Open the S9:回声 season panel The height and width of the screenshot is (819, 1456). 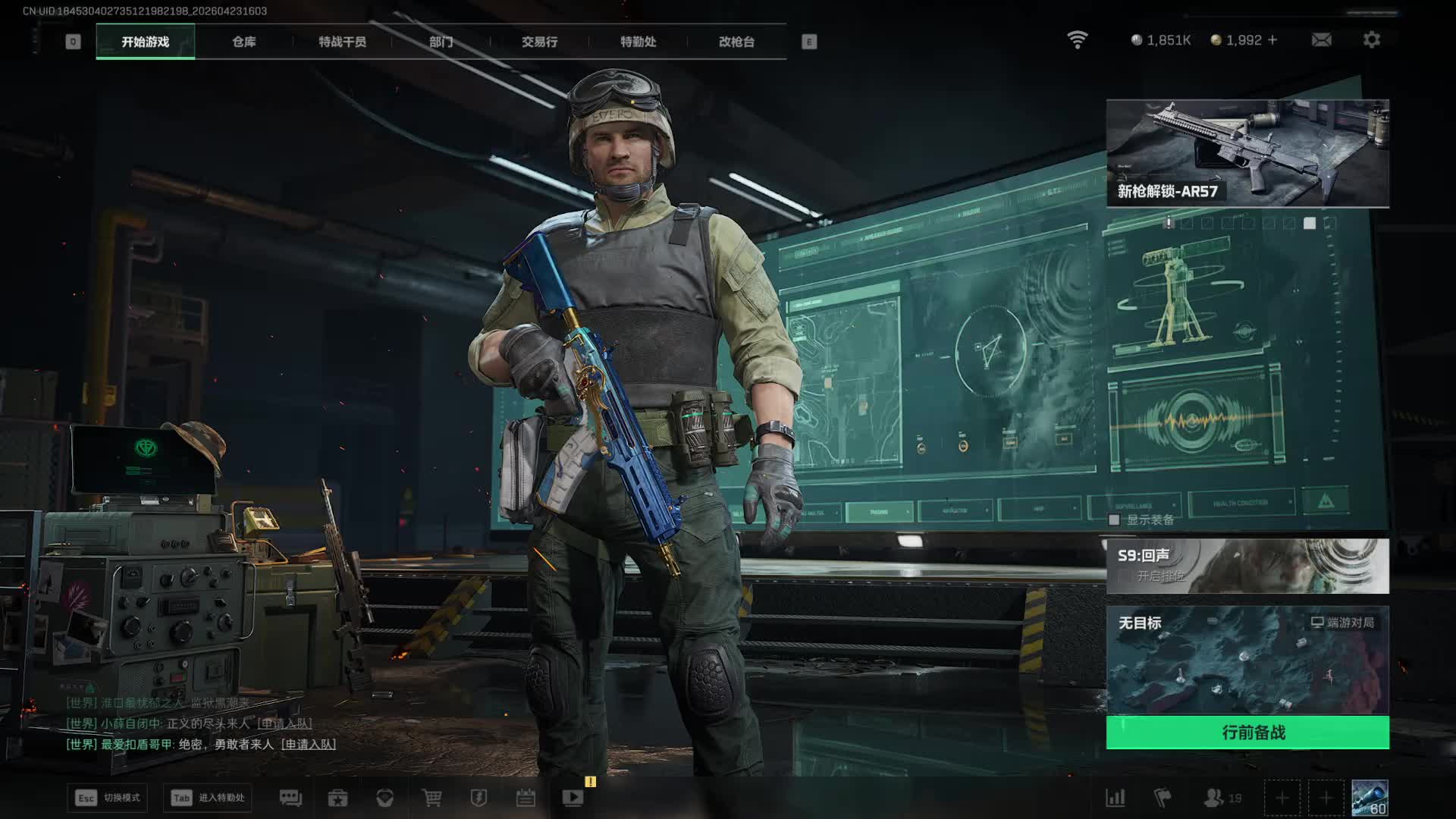[1247, 566]
